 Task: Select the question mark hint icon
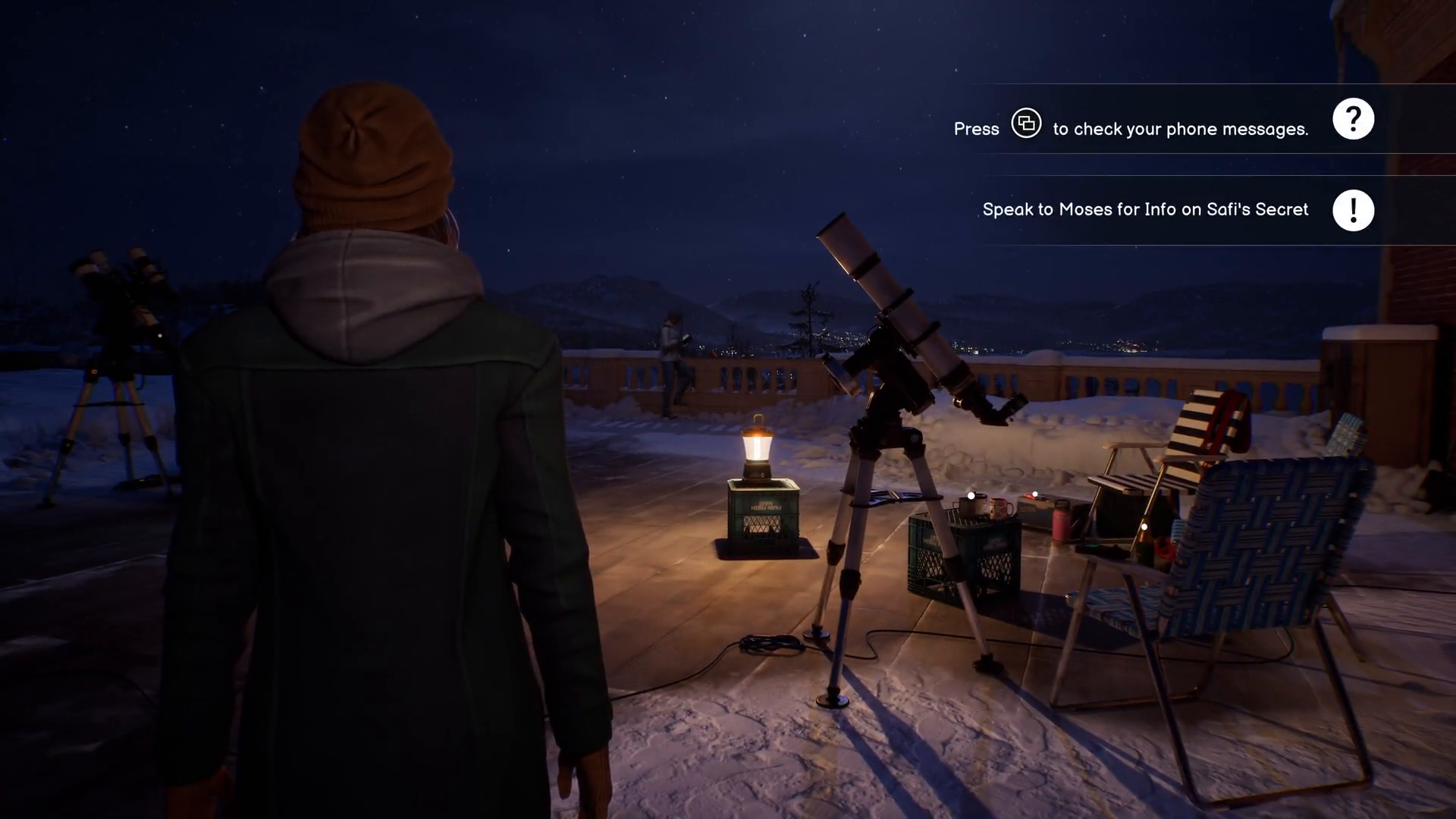coord(1353,119)
